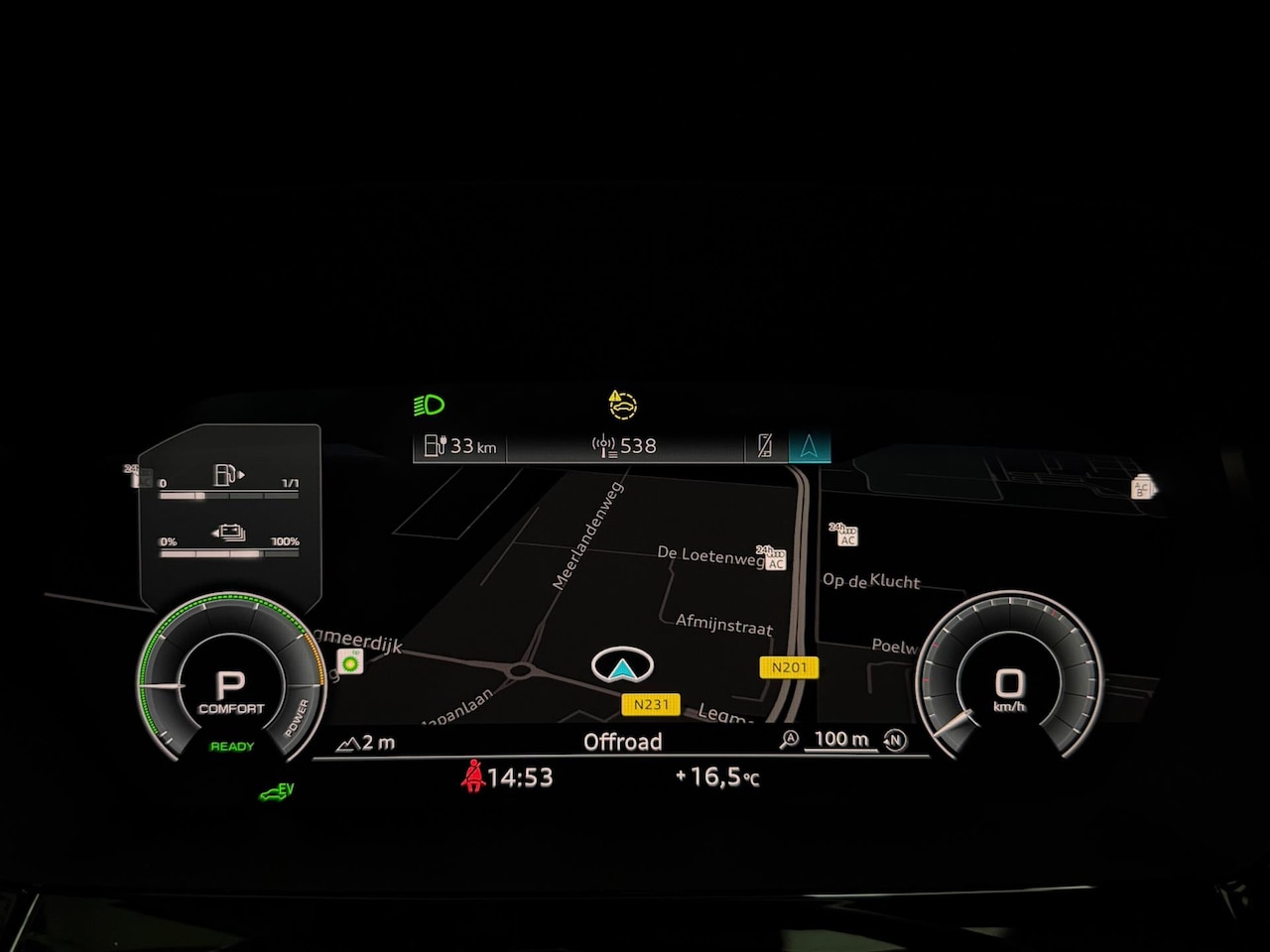Select the charging station marker on De Loetenweg
The width and height of the screenshot is (1270, 952).
pos(771,558)
